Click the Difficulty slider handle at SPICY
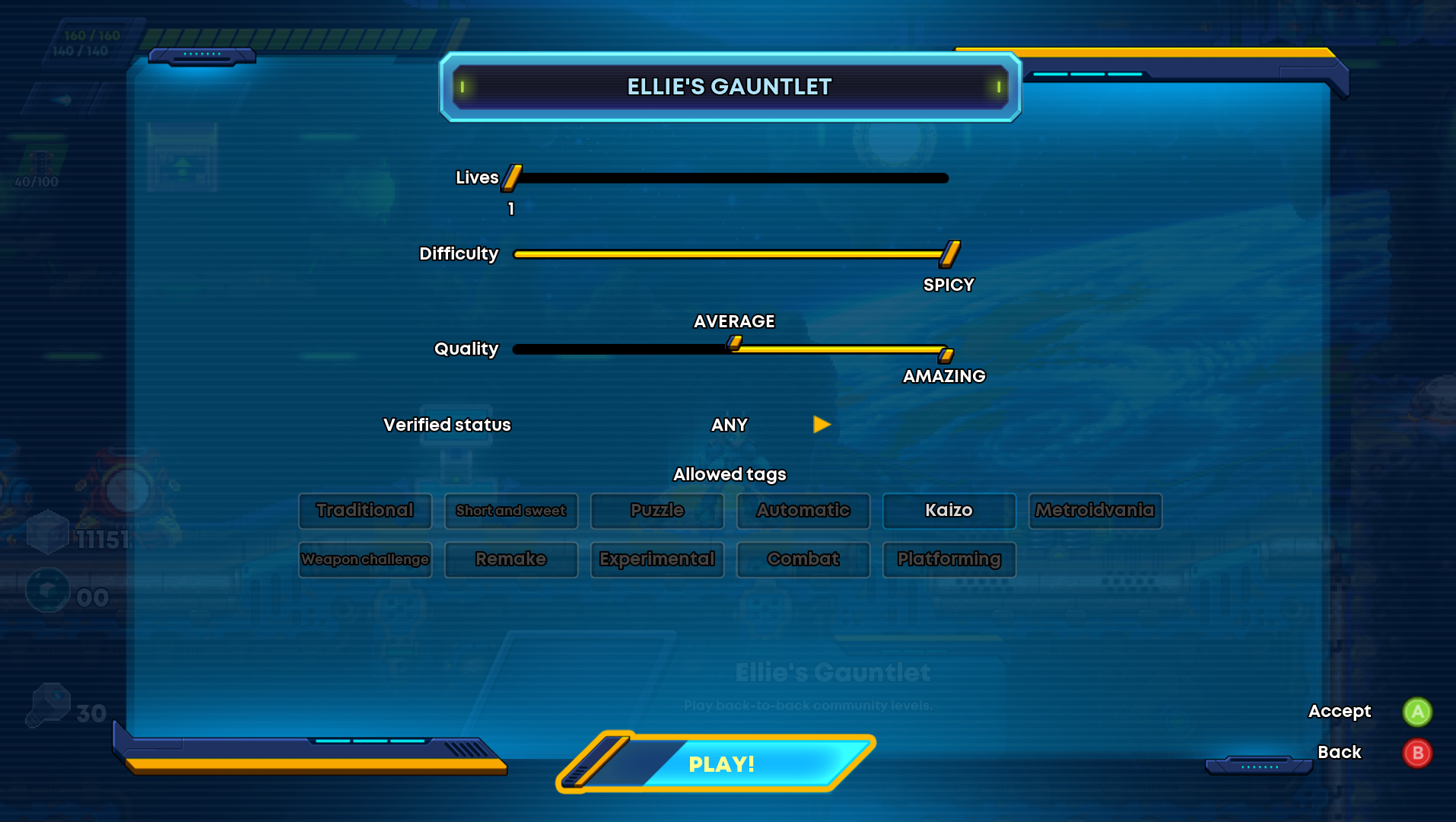The image size is (1456, 822). click(x=949, y=253)
